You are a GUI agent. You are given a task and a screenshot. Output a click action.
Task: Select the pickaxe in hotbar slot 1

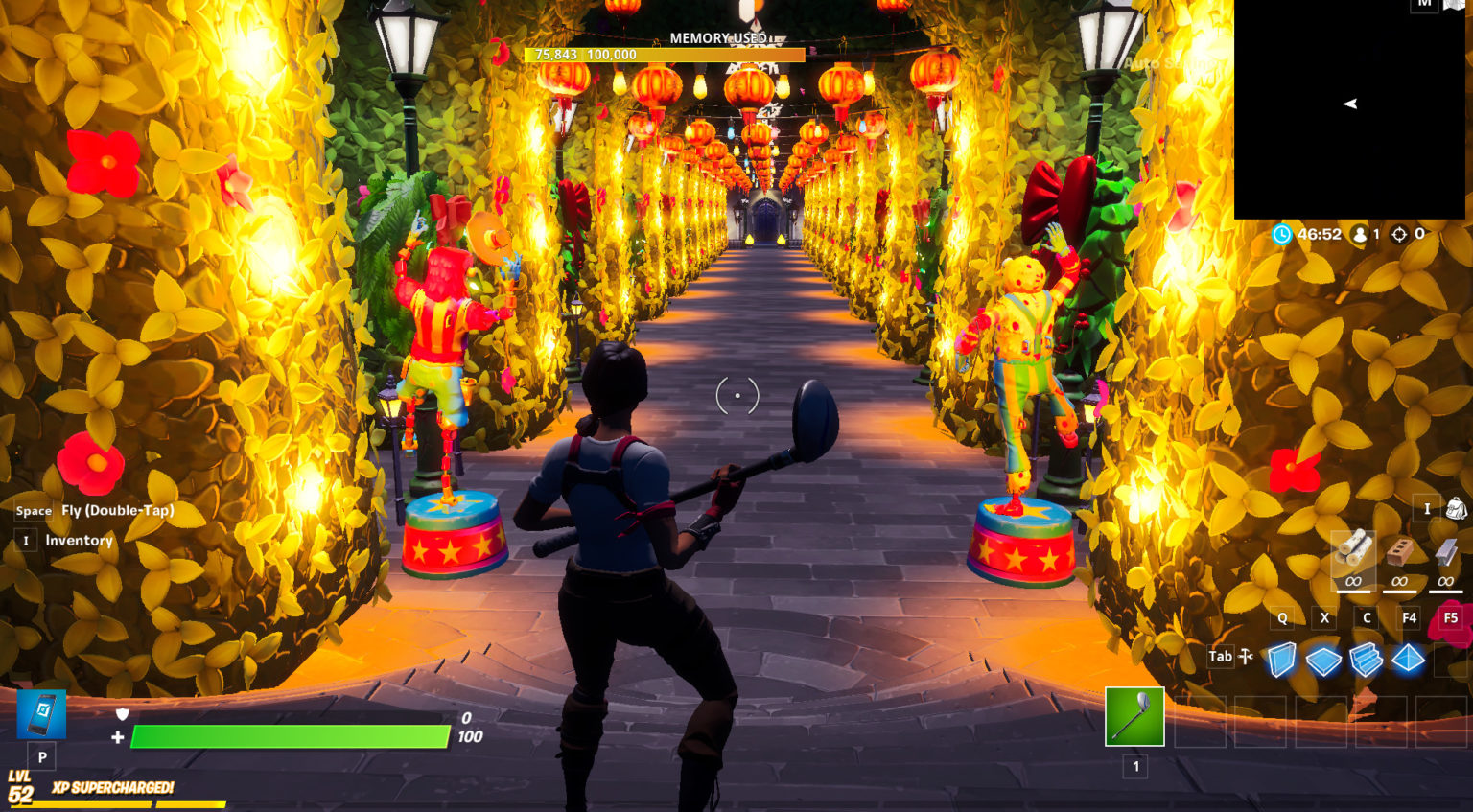pos(1135,716)
